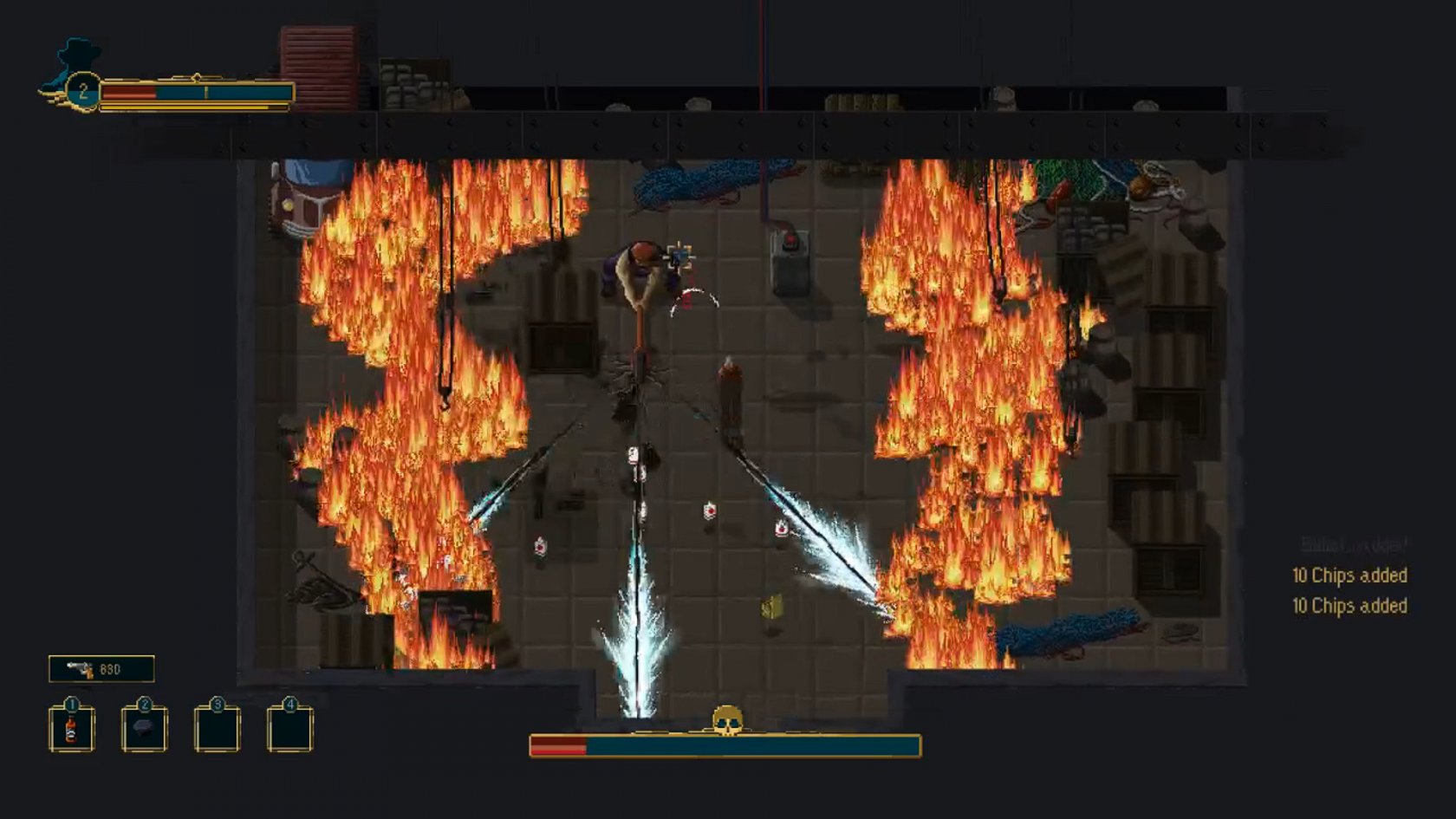Click the boss skull icon
The width and height of the screenshot is (1456, 819).
(x=726, y=720)
